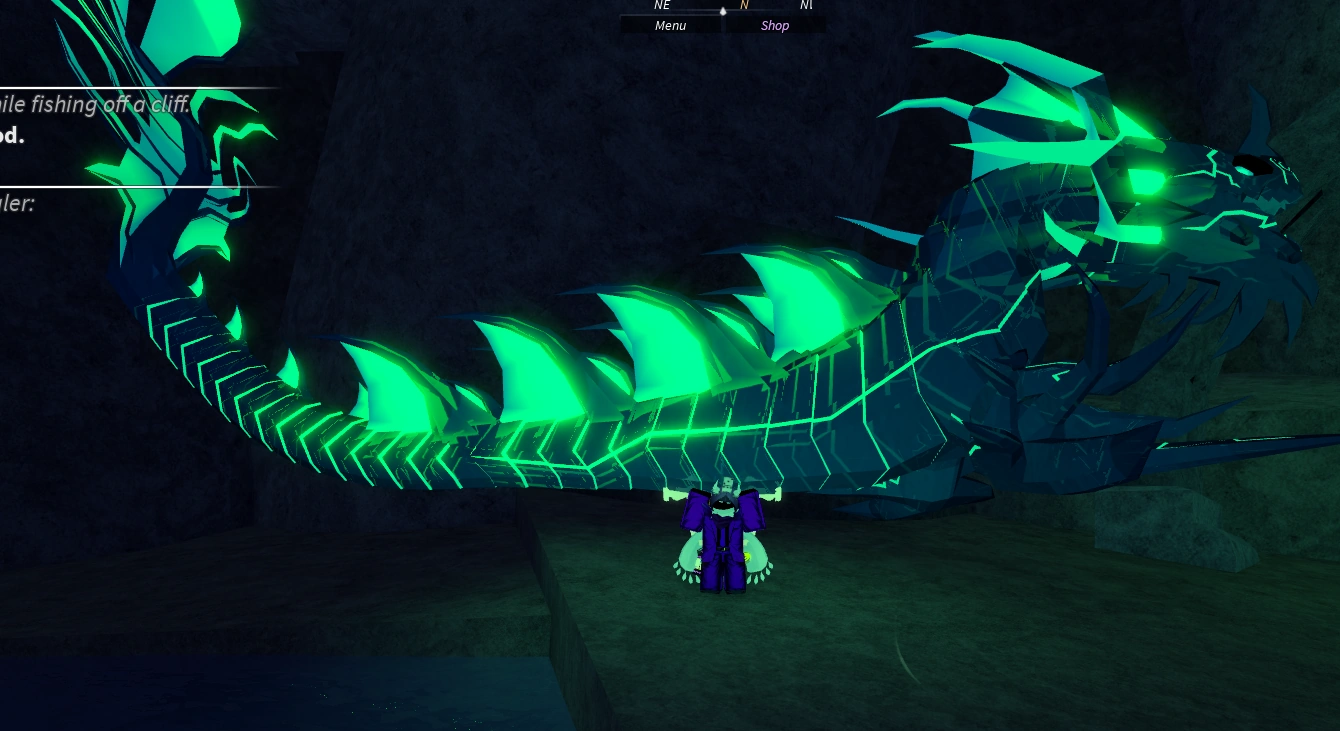Open the Menu from the top bar
1340x731 pixels.
tap(669, 25)
